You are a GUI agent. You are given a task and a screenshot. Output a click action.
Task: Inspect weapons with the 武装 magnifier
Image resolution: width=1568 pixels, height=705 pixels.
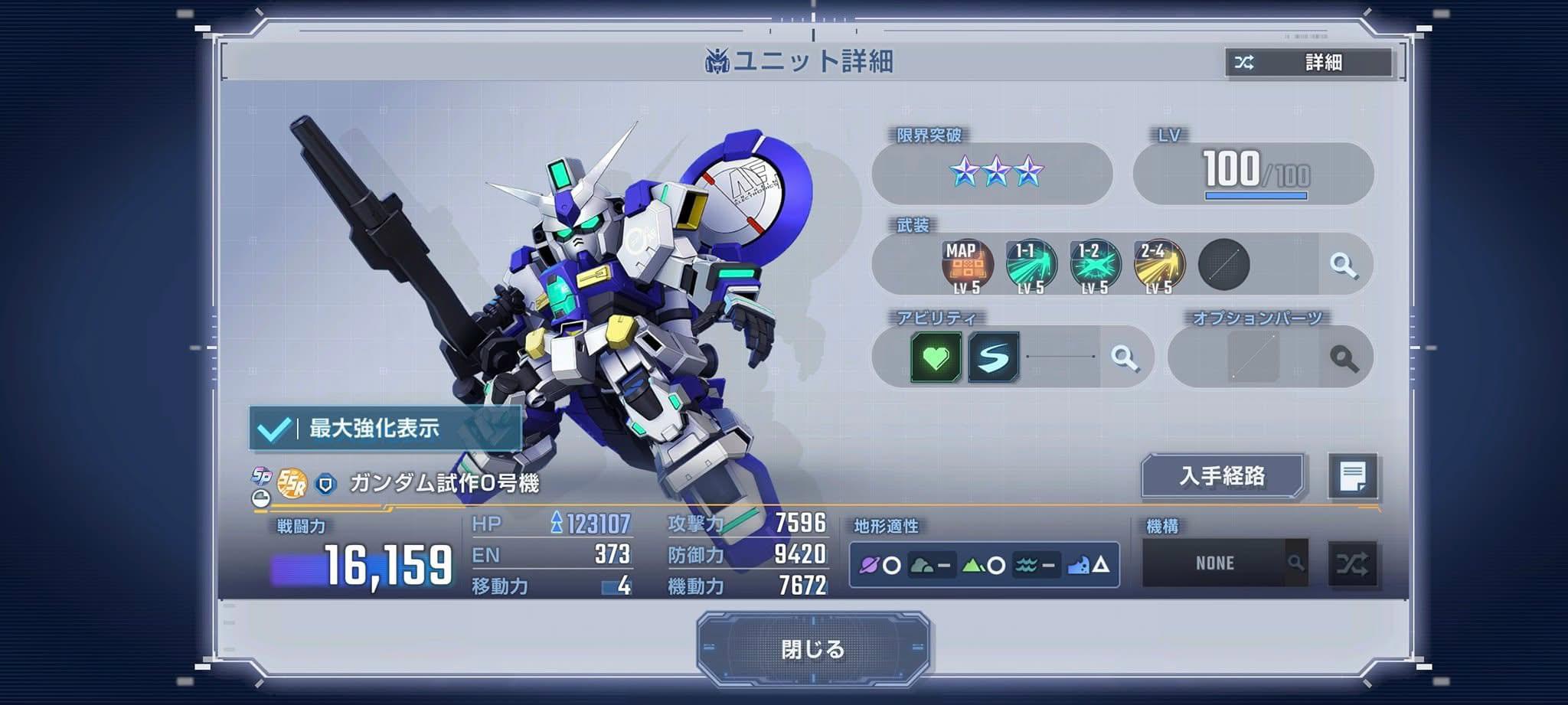[1343, 265]
